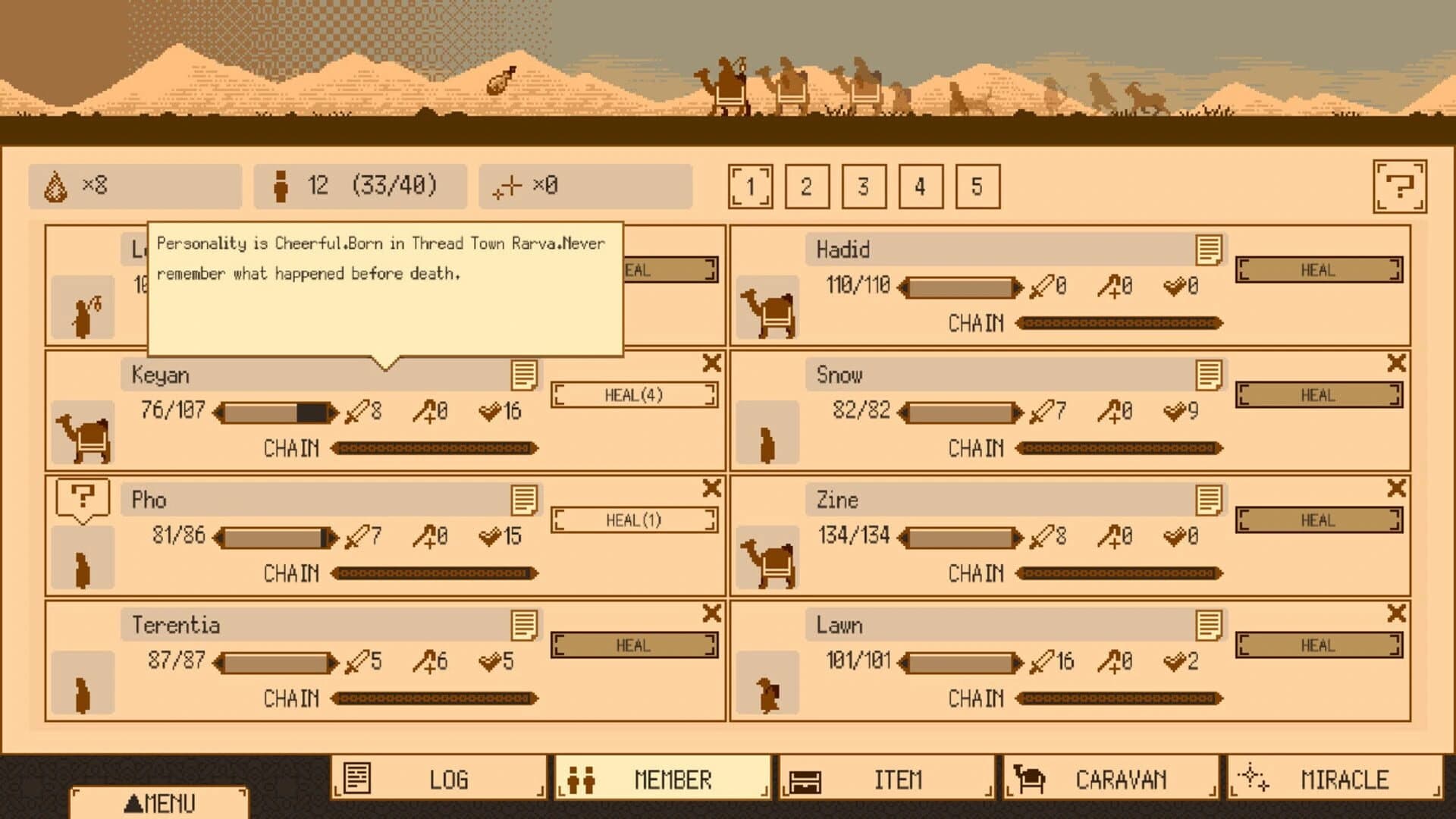Open the MENU at bottom left
Image resolution: width=1456 pixels, height=819 pixels.
pyautogui.click(x=160, y=802)
